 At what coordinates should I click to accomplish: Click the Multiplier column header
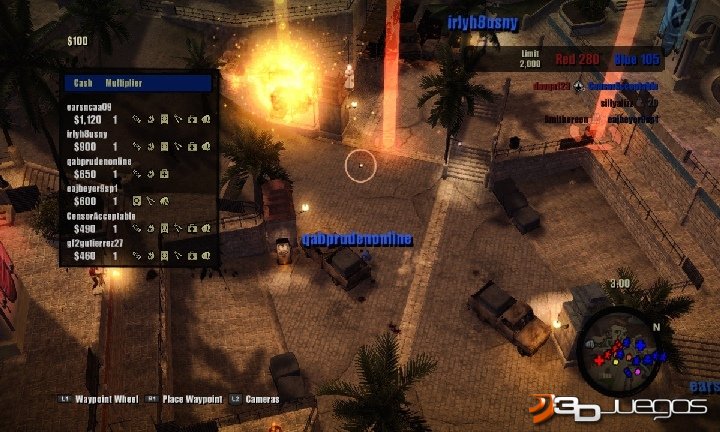pos(123,84)
